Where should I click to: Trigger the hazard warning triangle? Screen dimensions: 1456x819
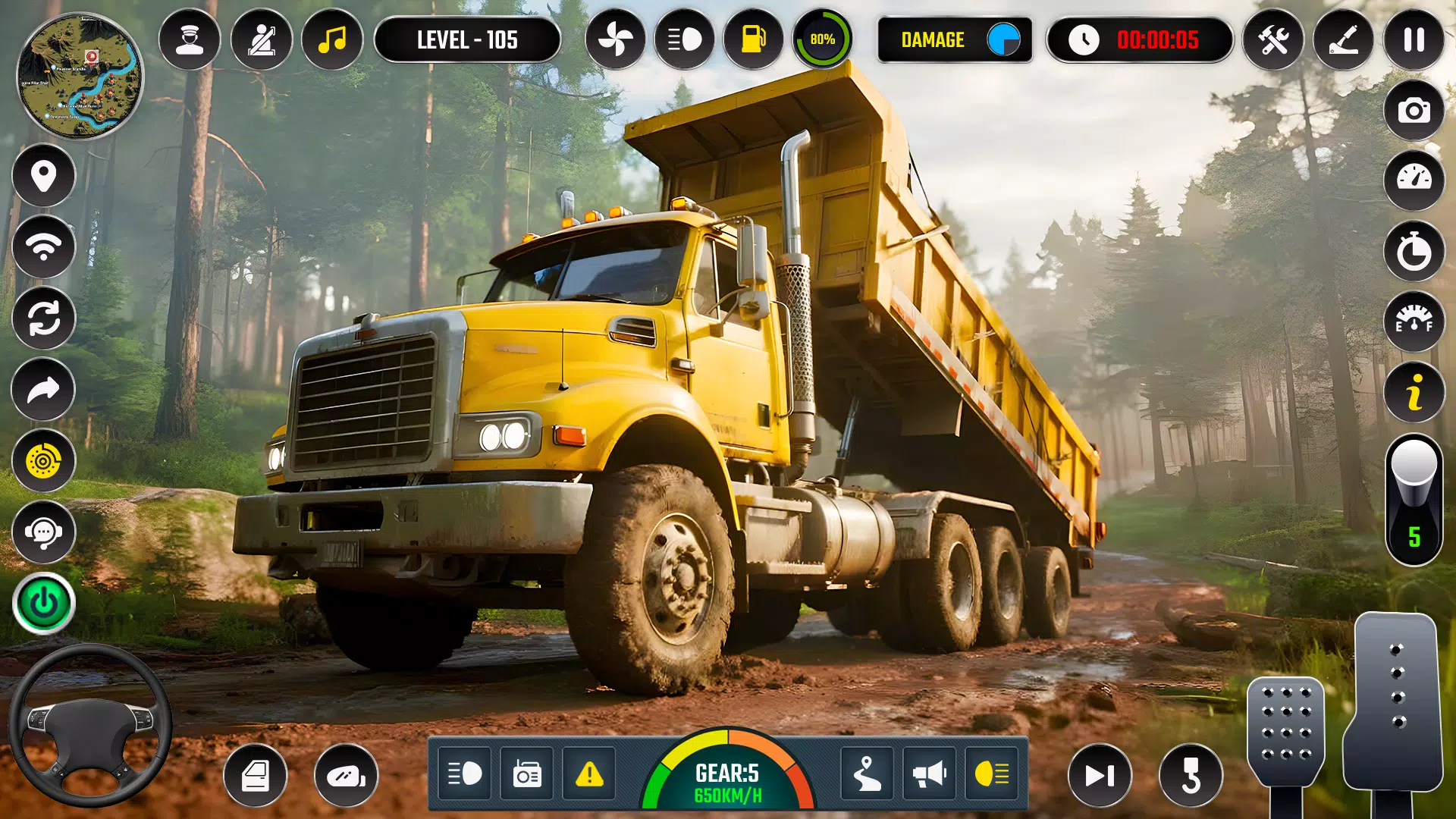click(589, 774)
